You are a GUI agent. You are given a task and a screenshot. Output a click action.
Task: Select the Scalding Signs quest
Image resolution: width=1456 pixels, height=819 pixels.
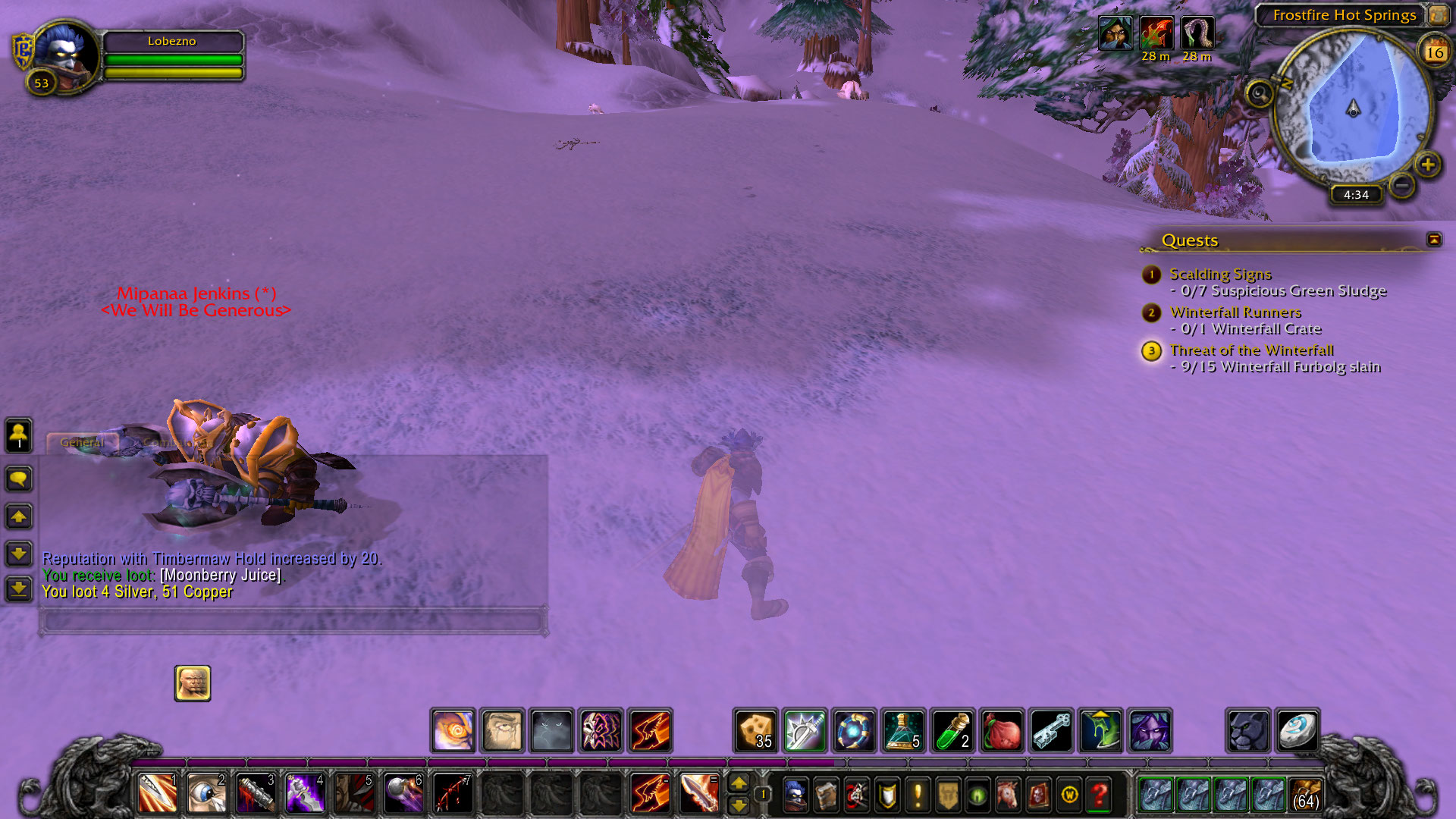coord(1220,274)
